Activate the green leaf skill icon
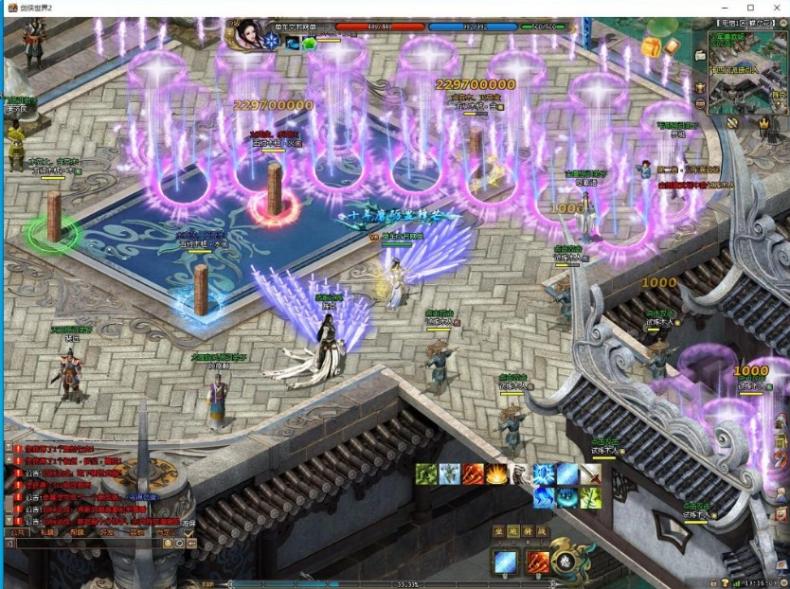 pos(427,474)
